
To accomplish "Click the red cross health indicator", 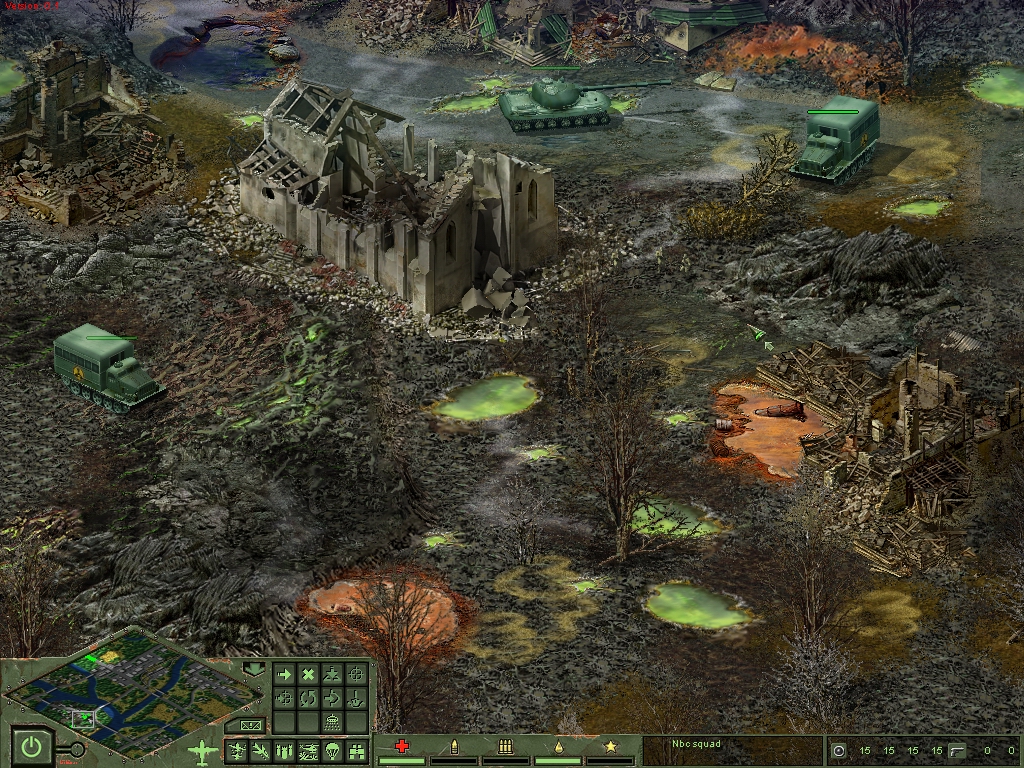I will [402, 746].
